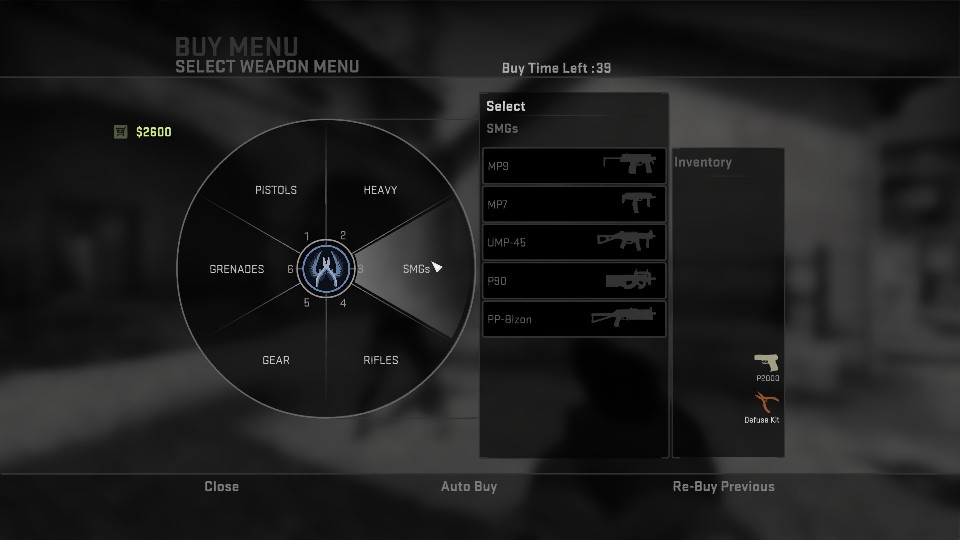960x540 pixels.
Task: Select the Heavy weapons wedge
Action: coord(380,190)
